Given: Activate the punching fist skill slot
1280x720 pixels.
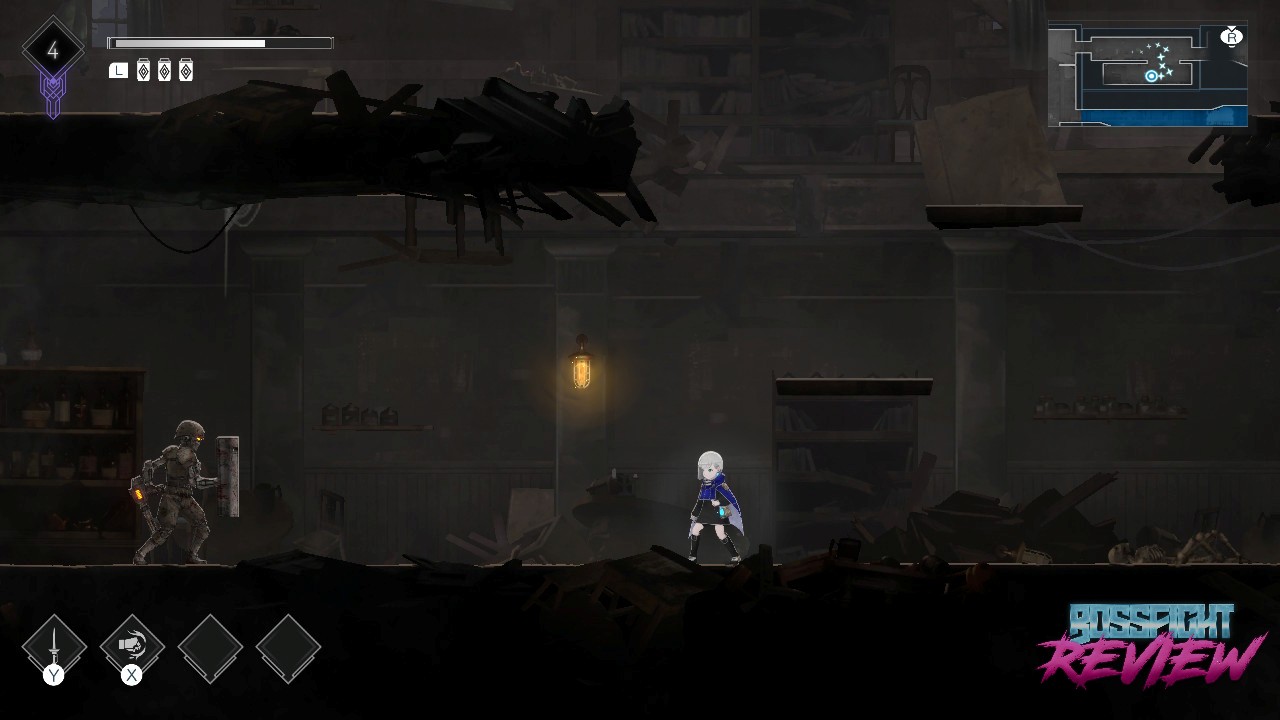Looking at the screenshot, I should pyautogui.click(x=132, y=646).
